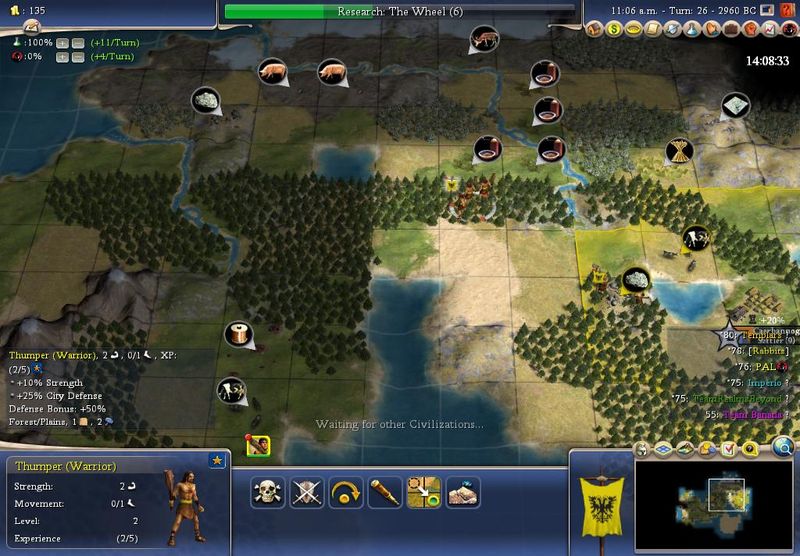Screen dimensions: 800x556
Task: Delete unit with the skull button
Action: 267,491
